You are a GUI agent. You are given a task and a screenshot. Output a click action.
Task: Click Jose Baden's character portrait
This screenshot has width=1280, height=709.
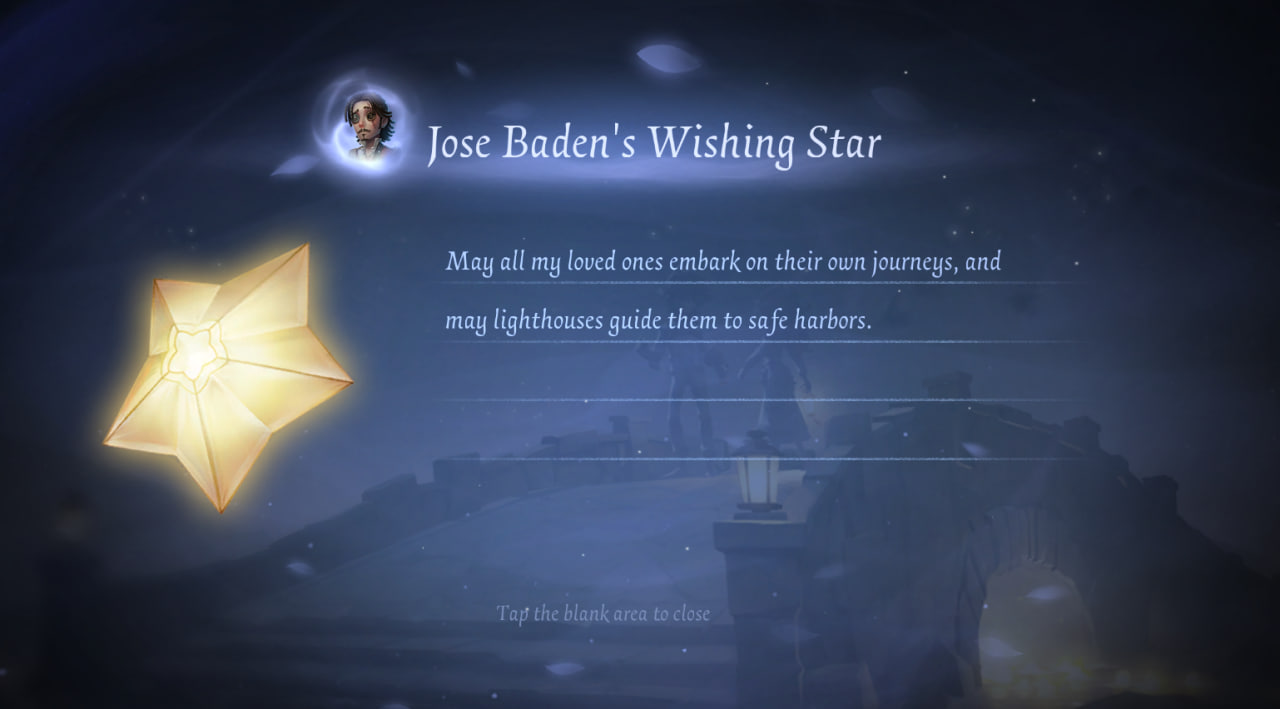point(368,128)
